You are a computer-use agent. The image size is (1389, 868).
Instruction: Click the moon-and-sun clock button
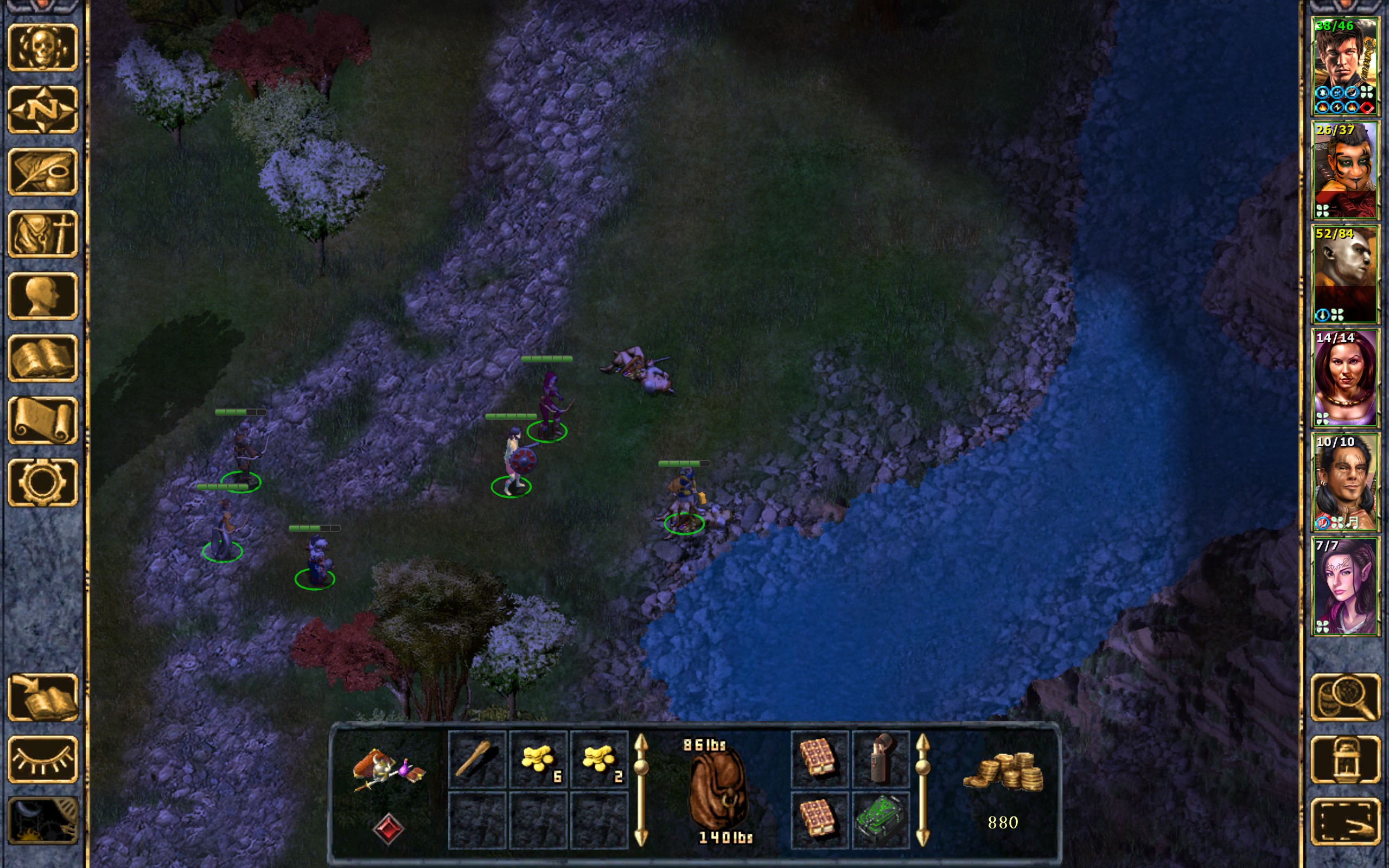click(x=42, y=821)
